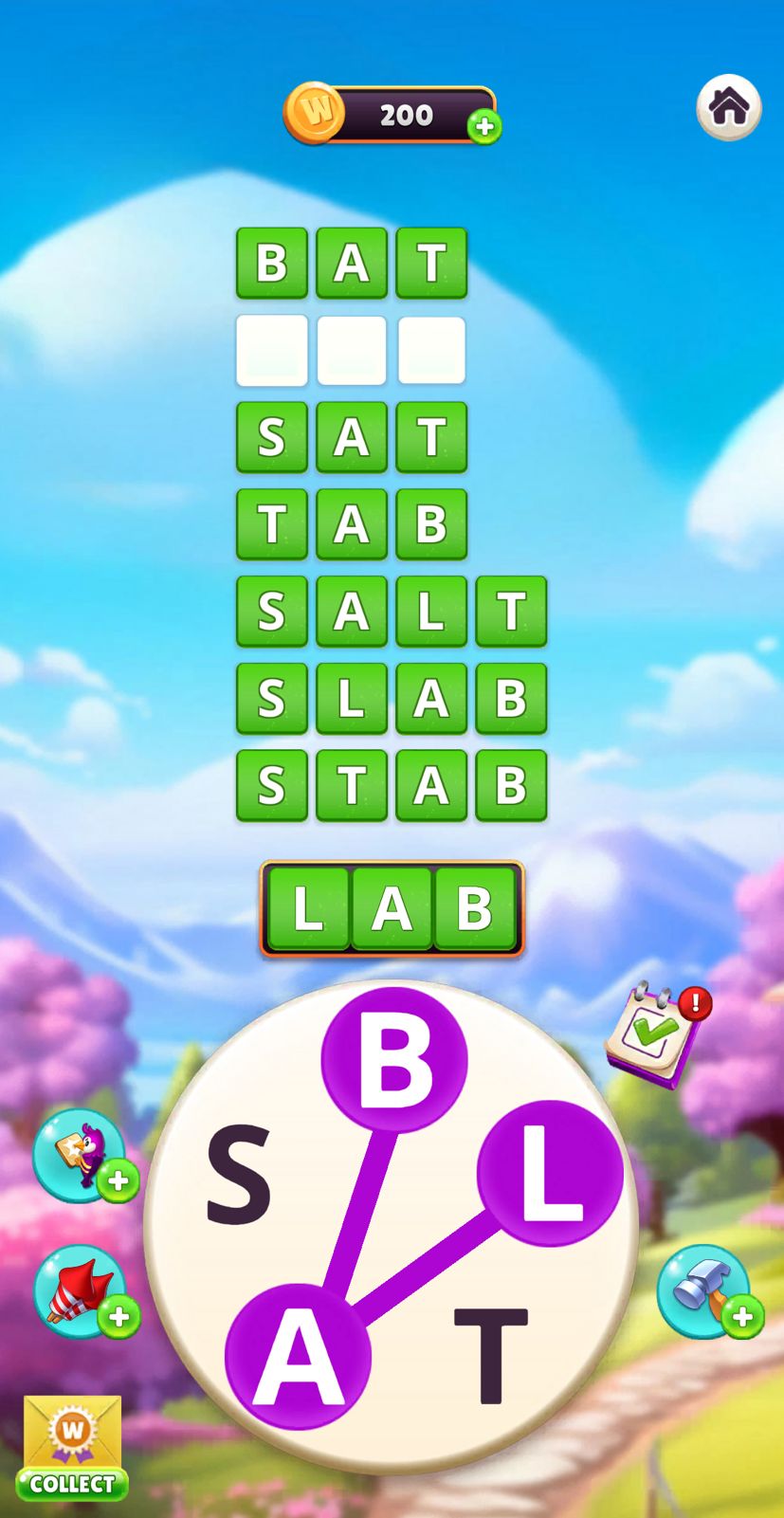Add more coins with the green plus
The height and width of the screenshot is (1518, 784).
[x=484, y=126]
